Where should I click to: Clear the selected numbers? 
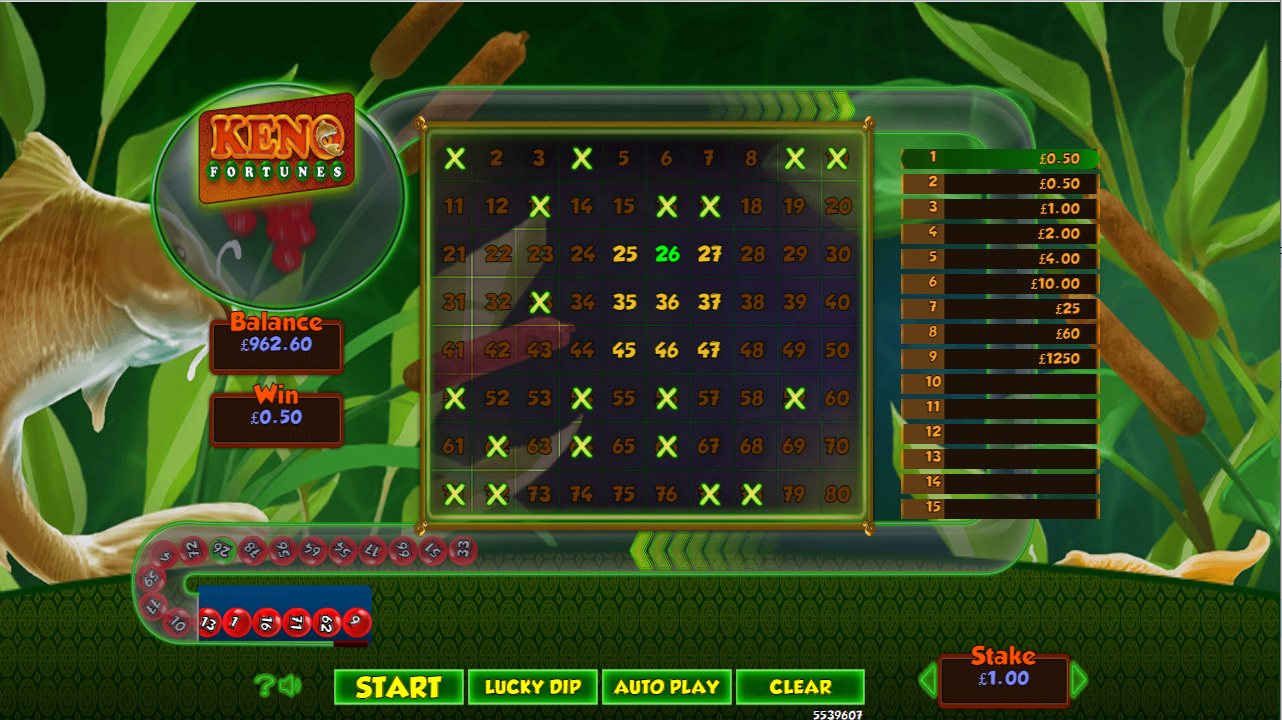(x=800, y=687)
